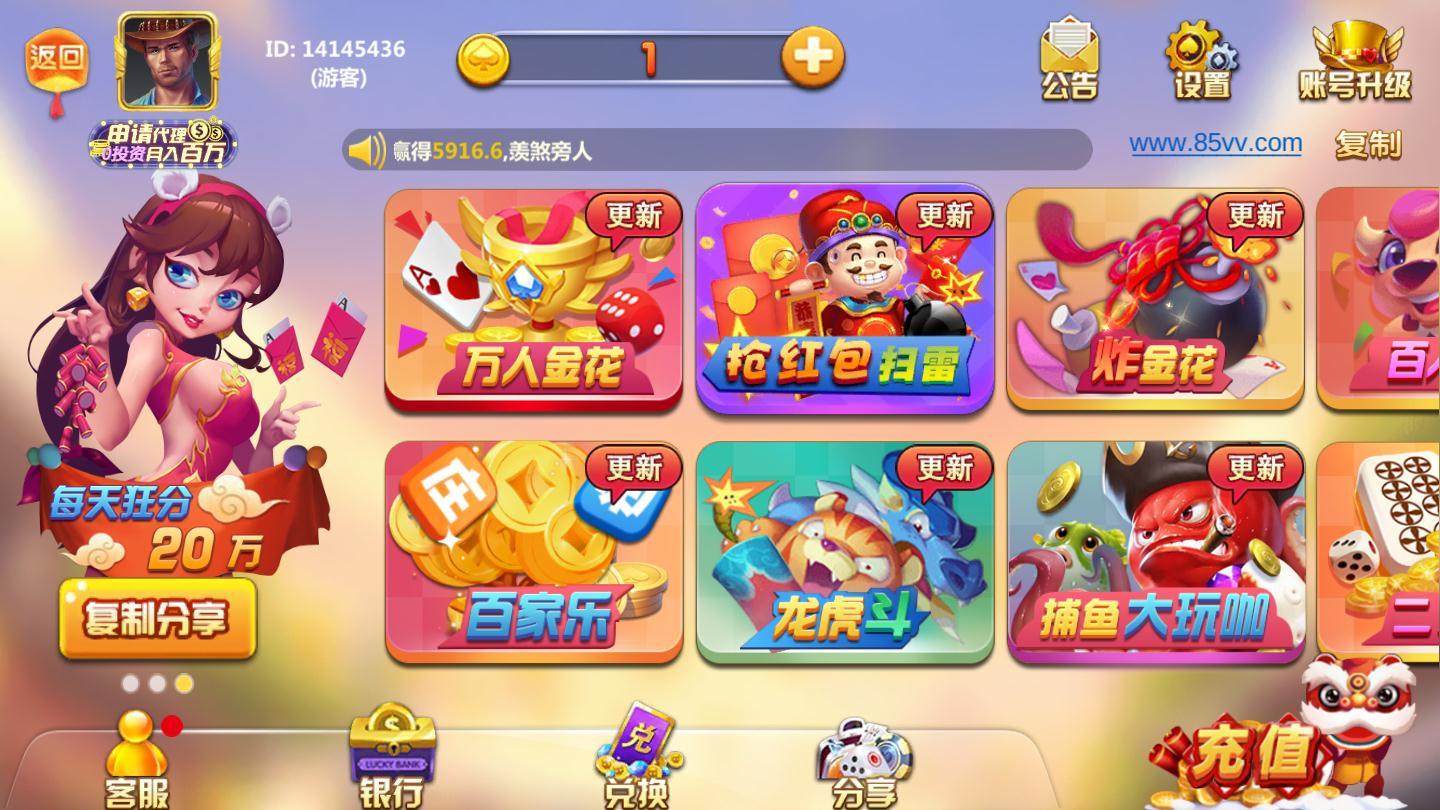Tap the plus button to add coins
1440x810 pixels.
tap(813, 58)
